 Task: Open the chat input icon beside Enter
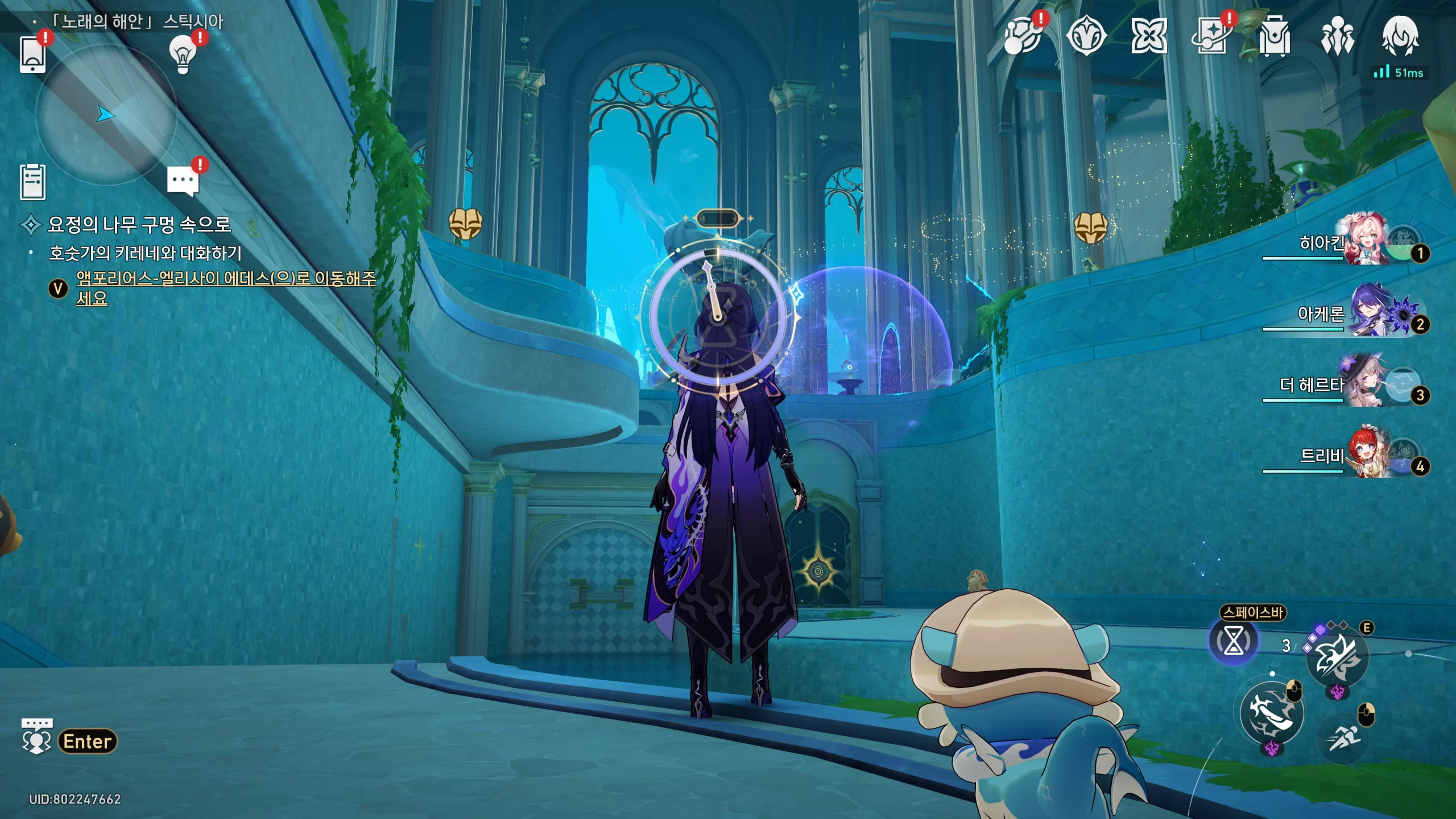(x=36, y=736)
